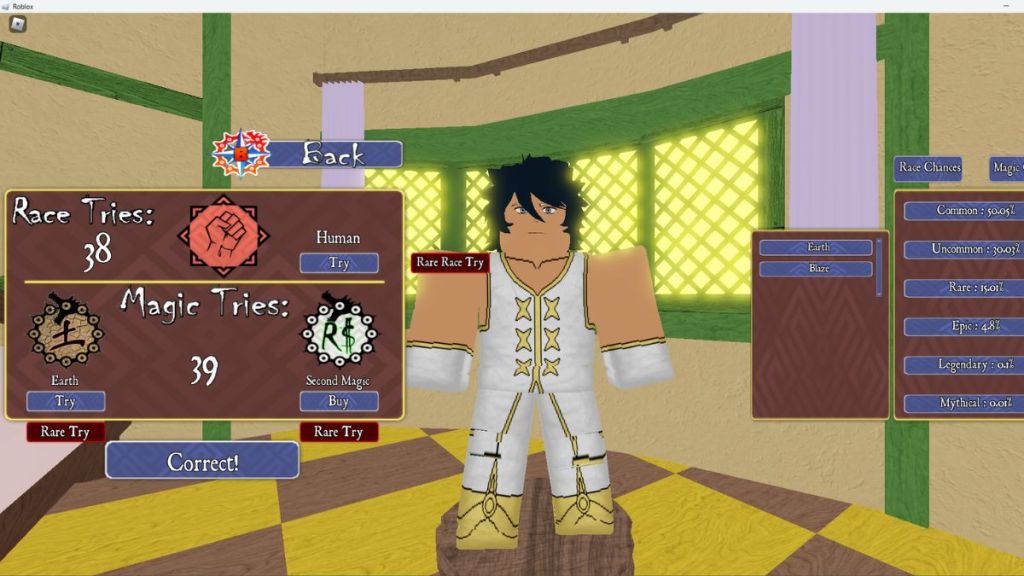Choose Earth in the magic list

[817, 247]
